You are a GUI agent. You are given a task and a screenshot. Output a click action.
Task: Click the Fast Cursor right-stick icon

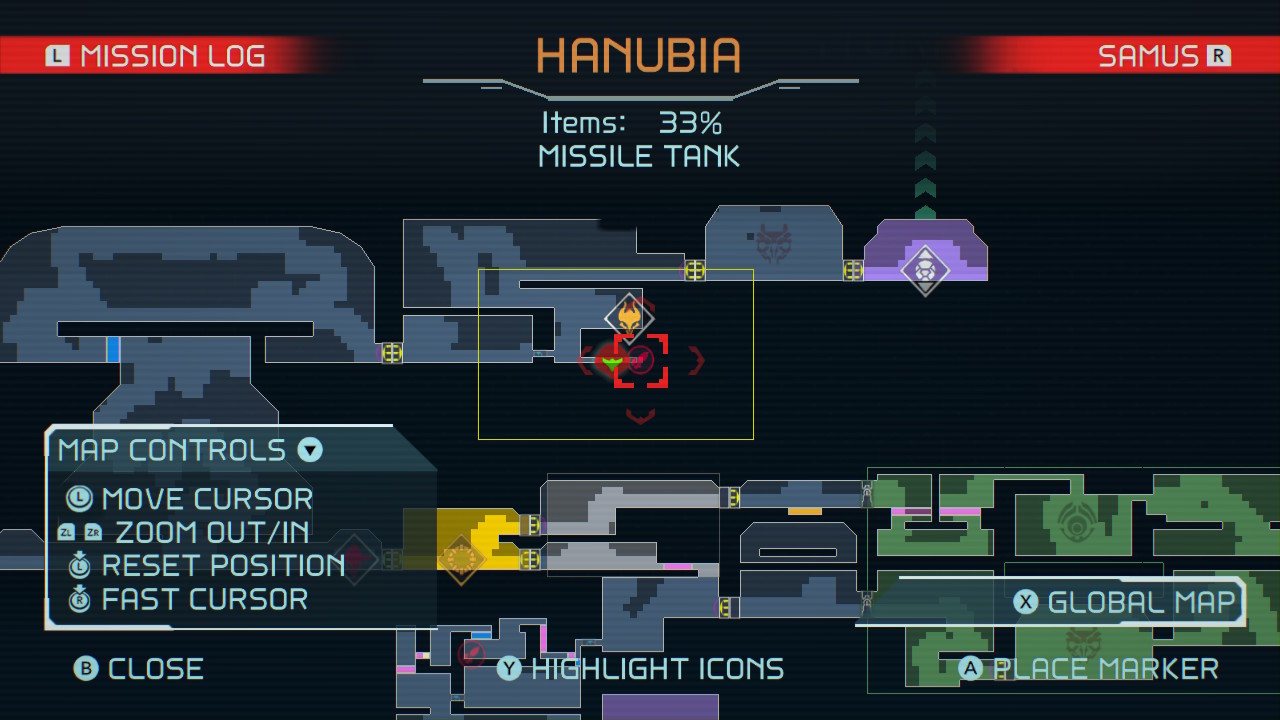(77, 600)
